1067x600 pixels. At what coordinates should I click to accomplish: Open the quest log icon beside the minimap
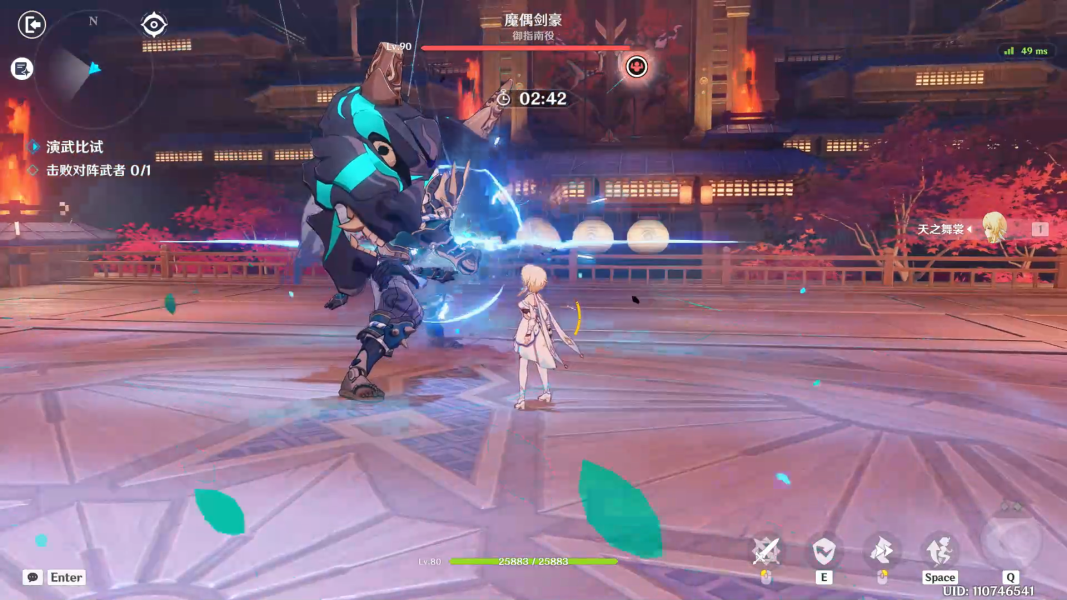22,68
